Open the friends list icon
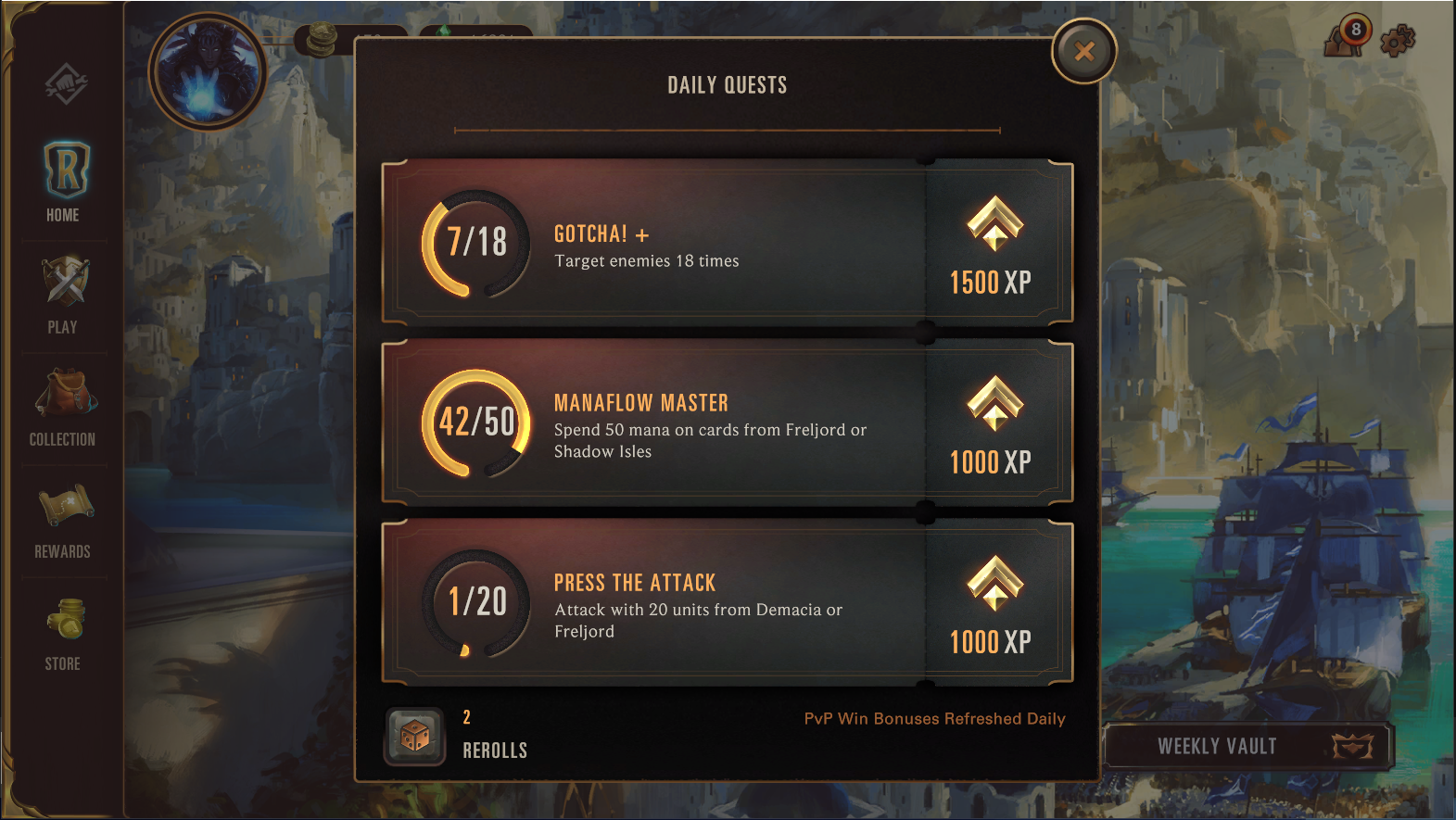 pos(1347,38)
